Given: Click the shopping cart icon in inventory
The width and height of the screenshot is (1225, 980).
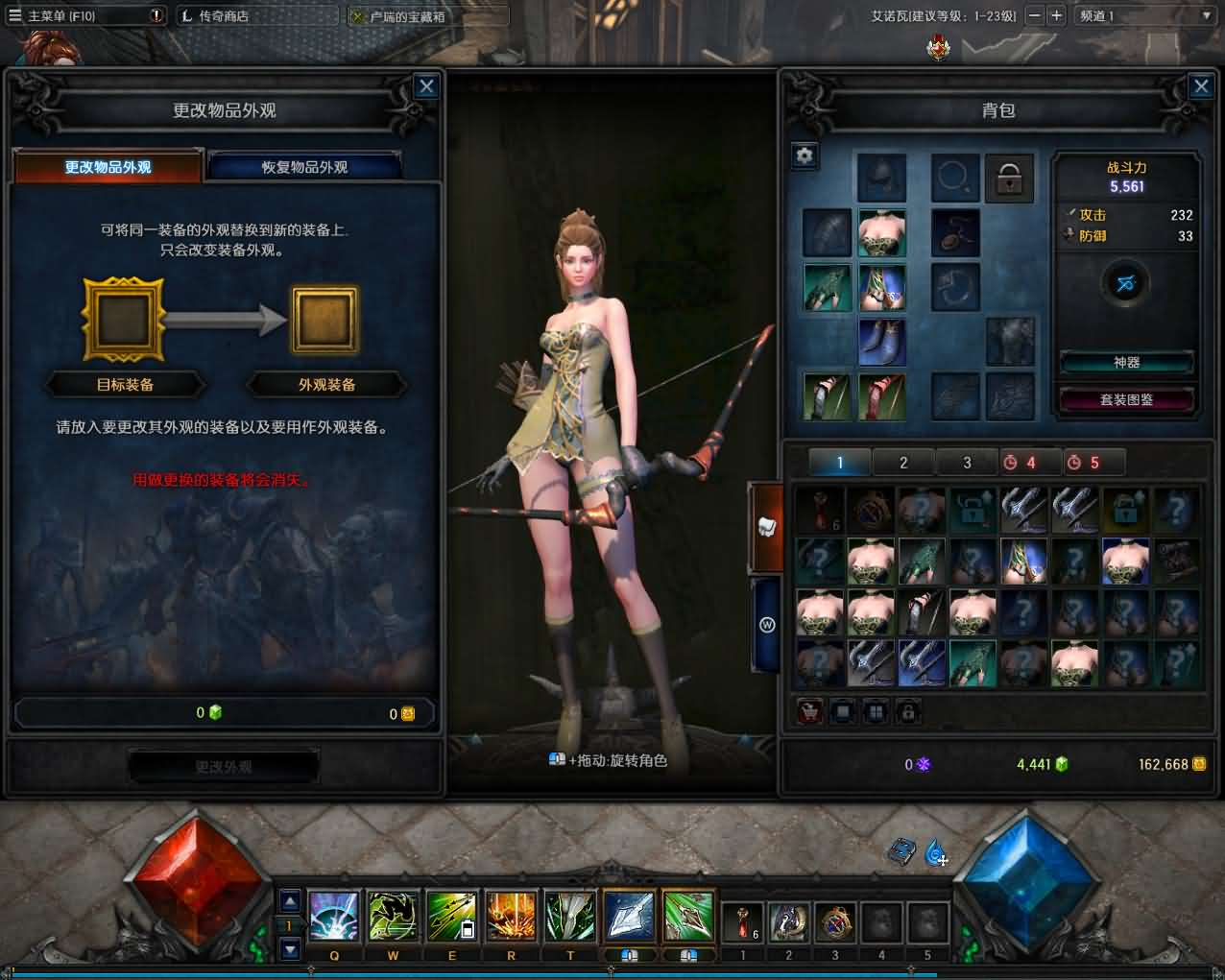Looking at the screenshot, I should tap(810, 711).
